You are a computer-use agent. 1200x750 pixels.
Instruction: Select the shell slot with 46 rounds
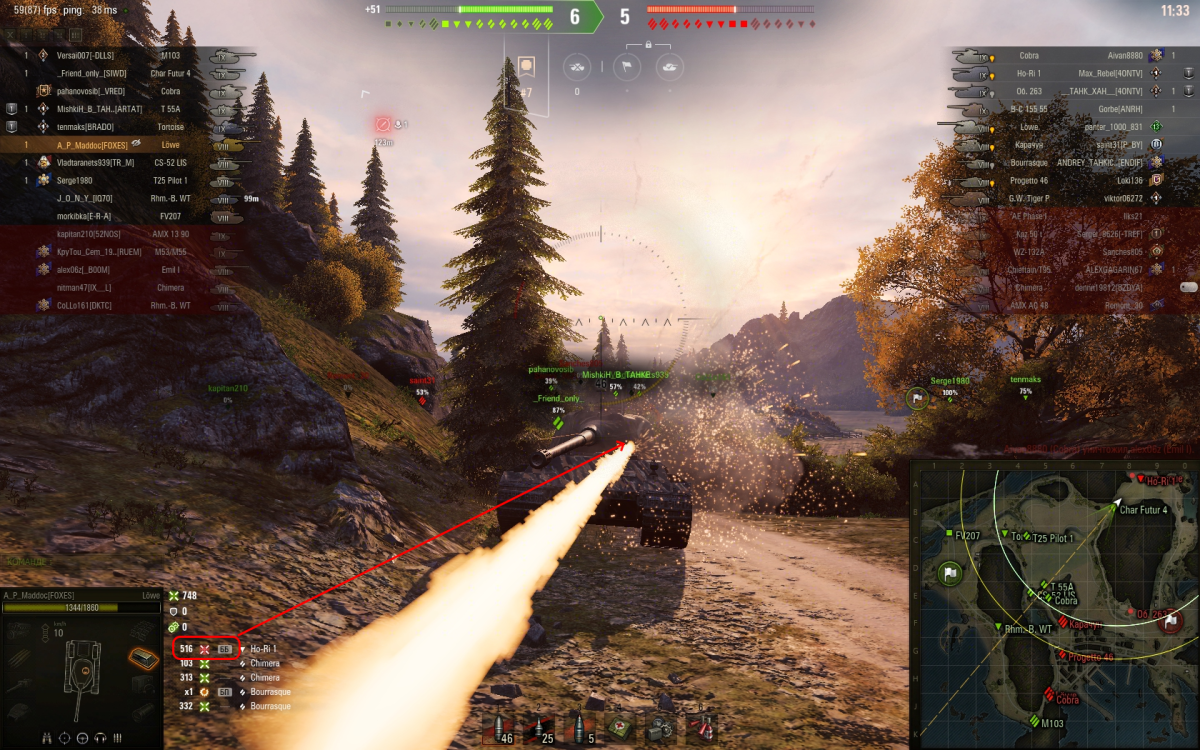tap(496, 726)
